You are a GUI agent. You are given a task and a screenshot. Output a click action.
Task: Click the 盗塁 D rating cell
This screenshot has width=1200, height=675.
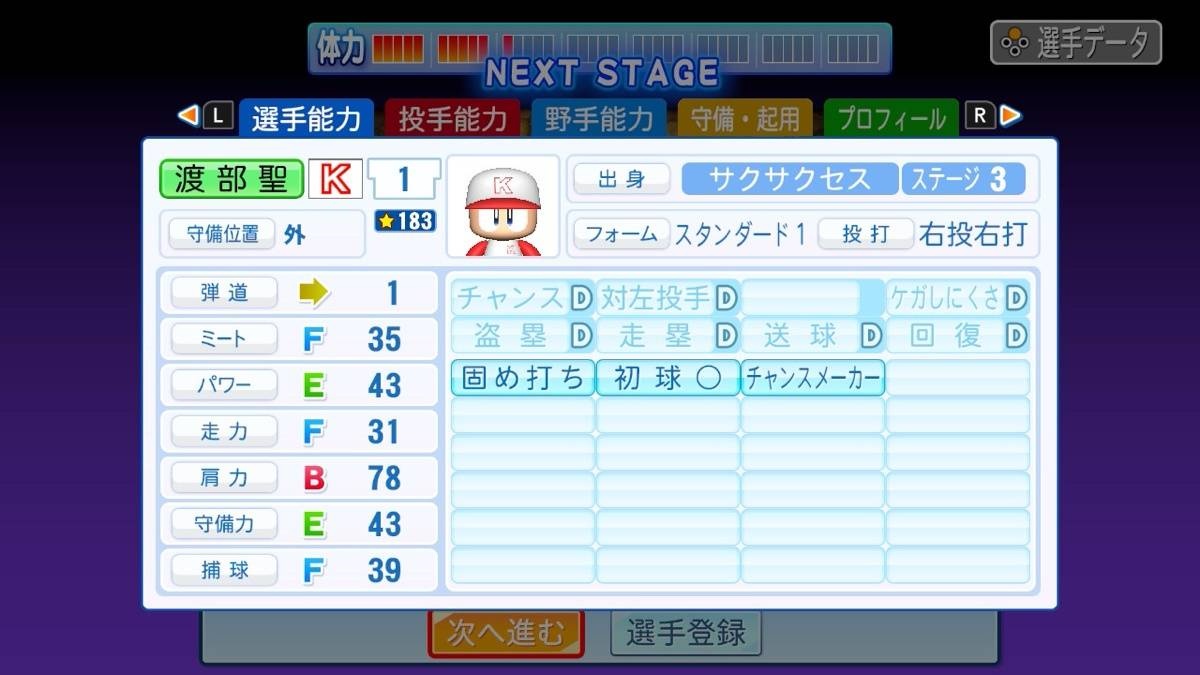click(x=522, y=335)
